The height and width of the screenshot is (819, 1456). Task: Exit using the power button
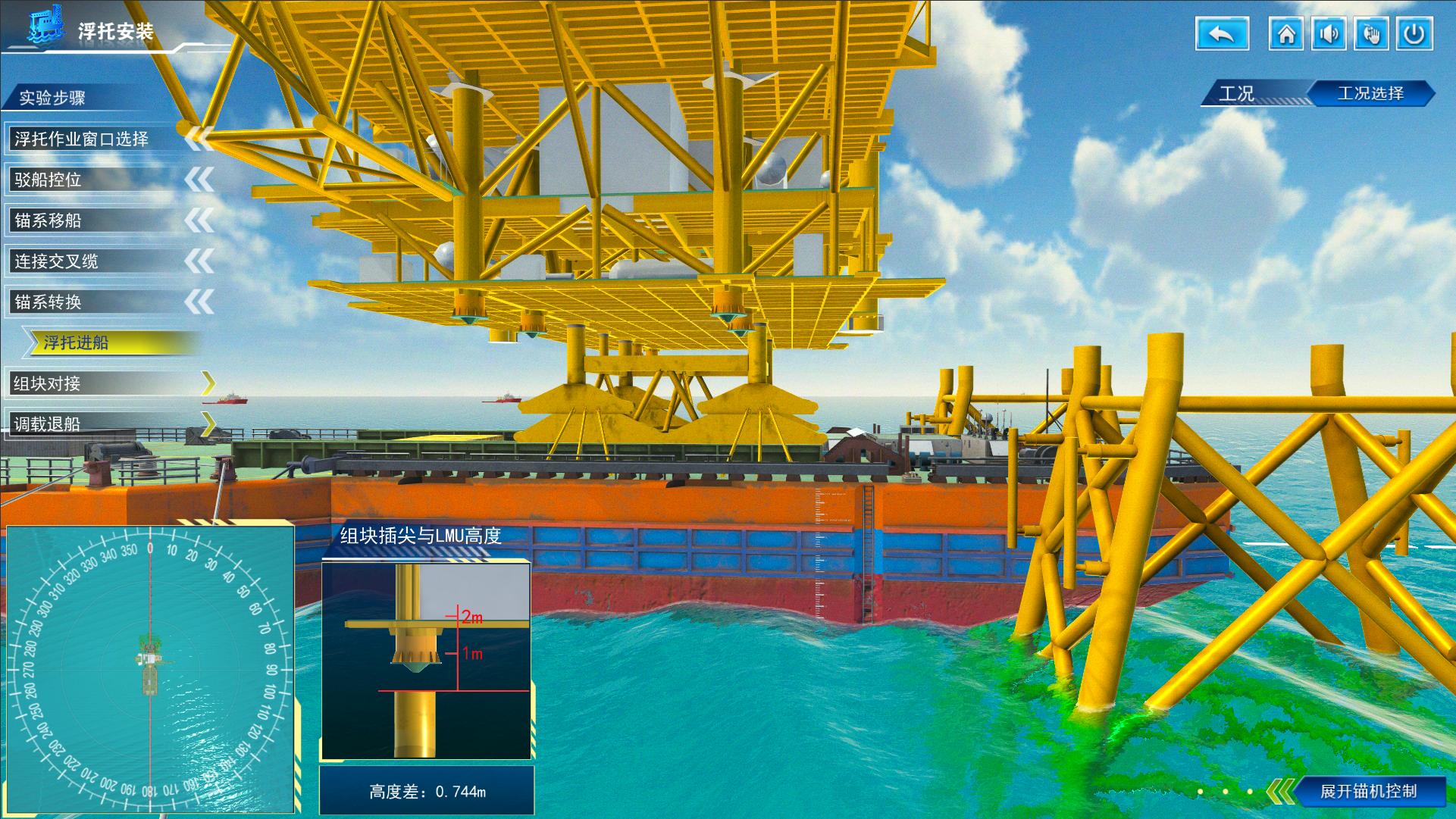point(1414,35)
